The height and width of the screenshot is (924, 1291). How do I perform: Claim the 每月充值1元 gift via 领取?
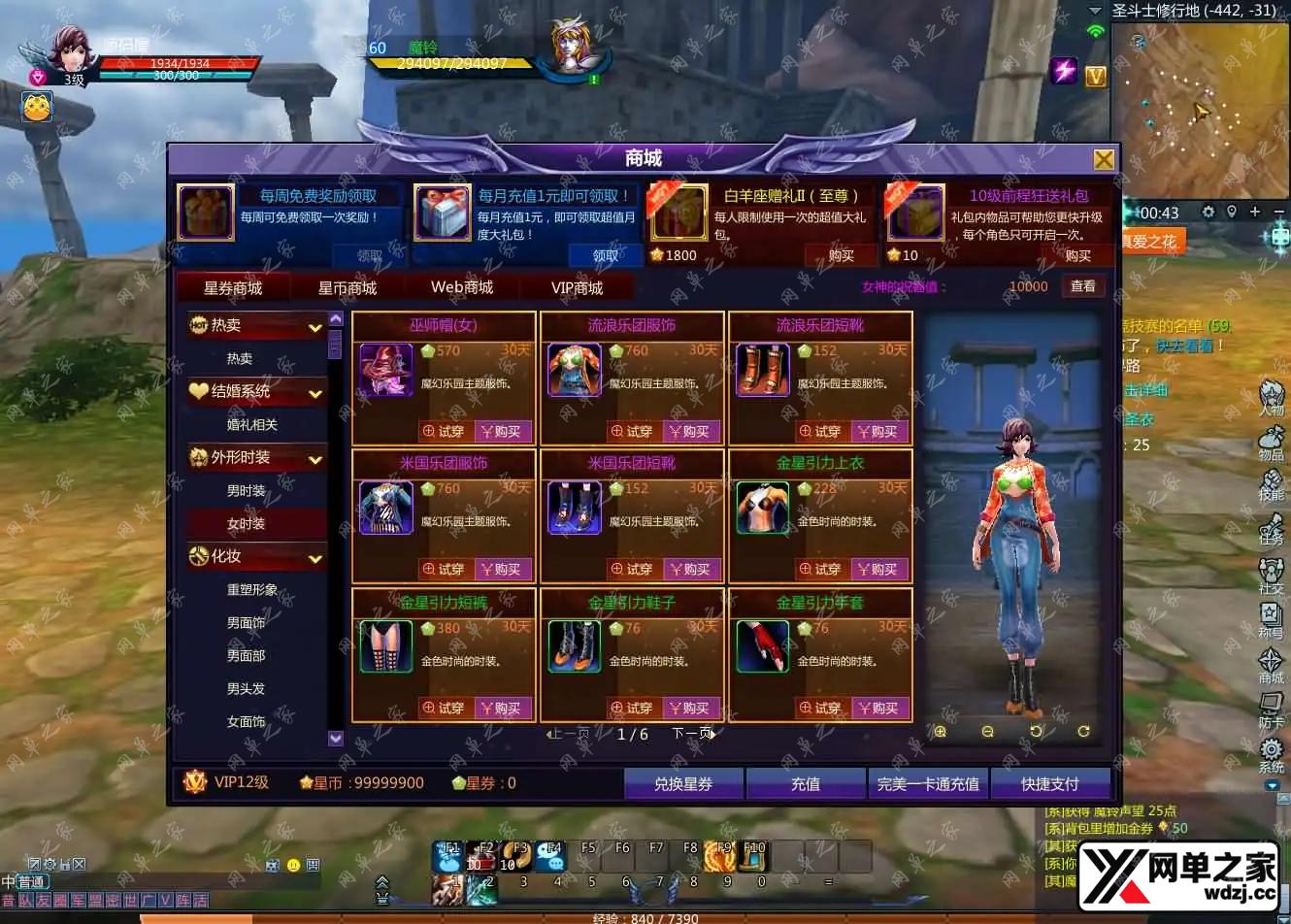606,256
